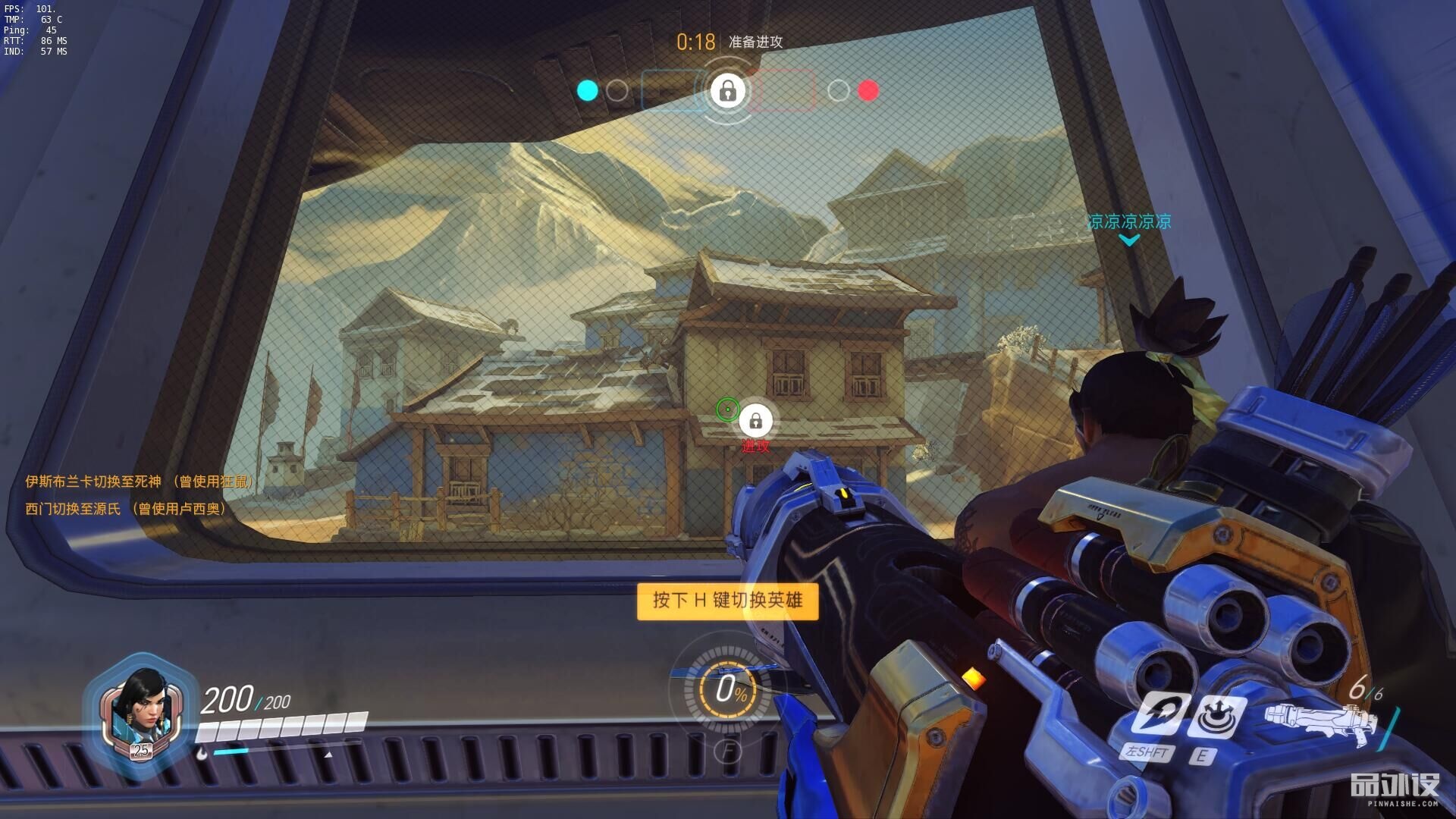Image resolution: width=1456 pixels, height=819 pixels.
Task: Click the red team progress dot
Action: coord(868,91)
